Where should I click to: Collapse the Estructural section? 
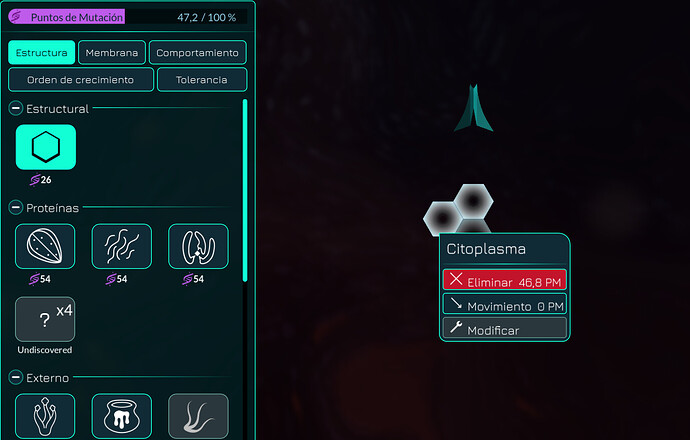pyautogui.click(x=16, y=108)
